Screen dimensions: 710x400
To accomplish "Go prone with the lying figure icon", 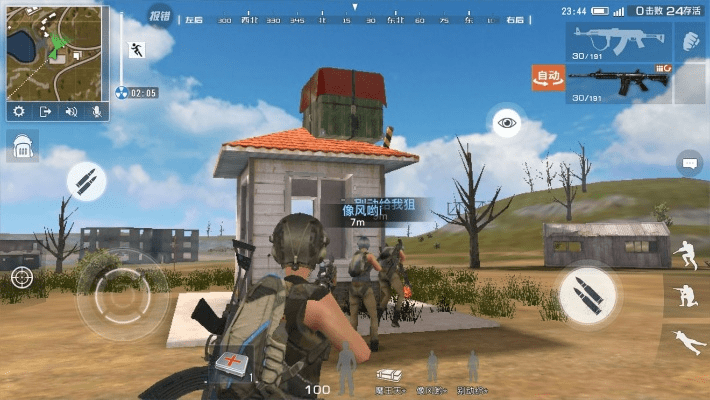I will tap(687, 340).
